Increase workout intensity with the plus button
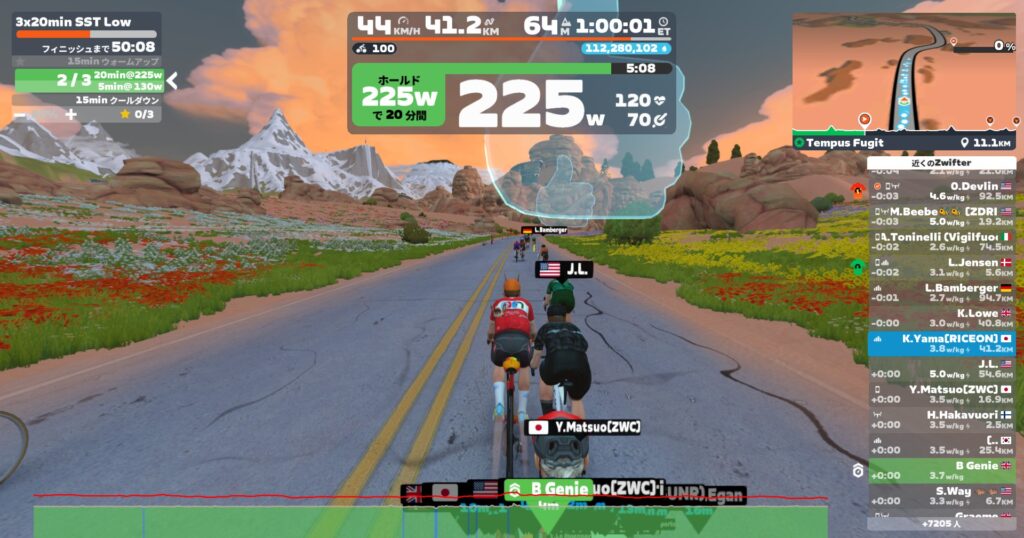 pyautogui.click(x=70, y=114)
